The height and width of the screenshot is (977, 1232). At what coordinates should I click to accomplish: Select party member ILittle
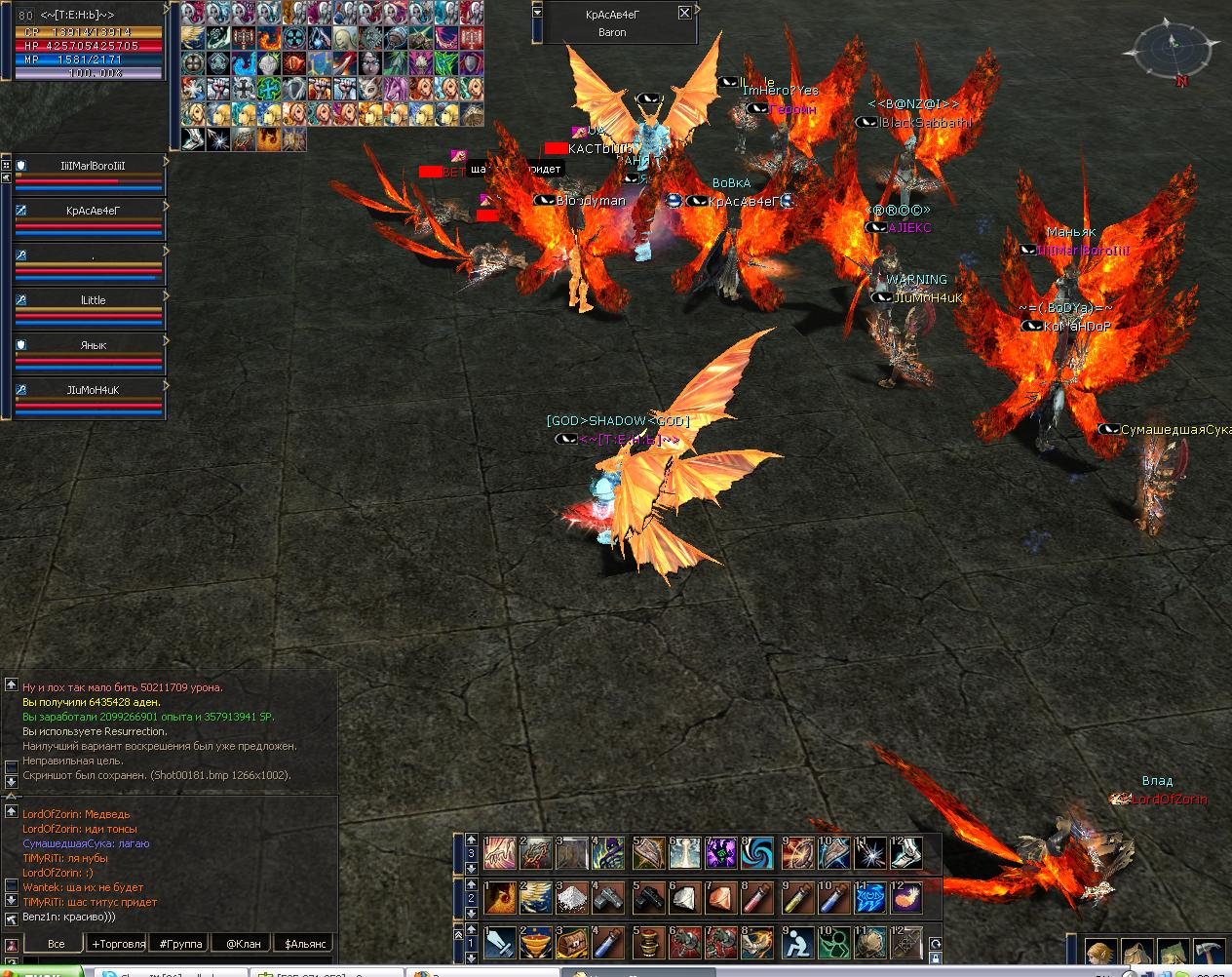[x=93, y=300]
